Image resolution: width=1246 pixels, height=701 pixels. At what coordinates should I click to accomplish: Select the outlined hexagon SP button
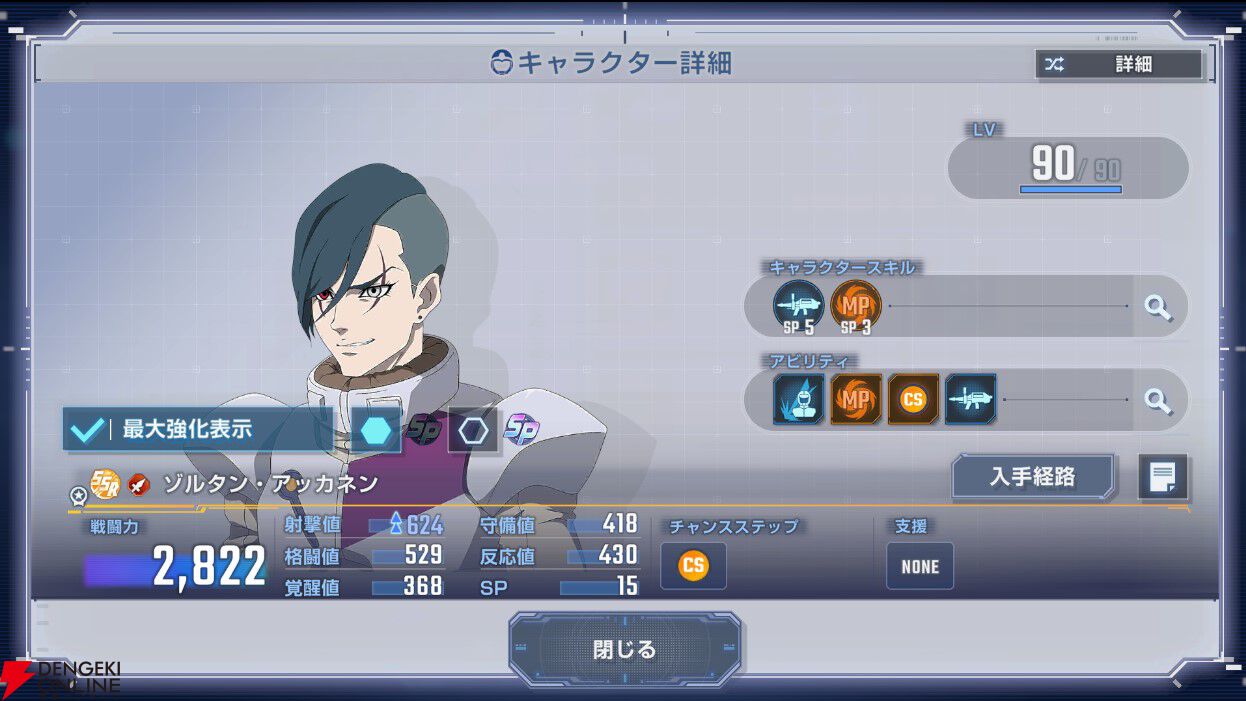(473, 430)
